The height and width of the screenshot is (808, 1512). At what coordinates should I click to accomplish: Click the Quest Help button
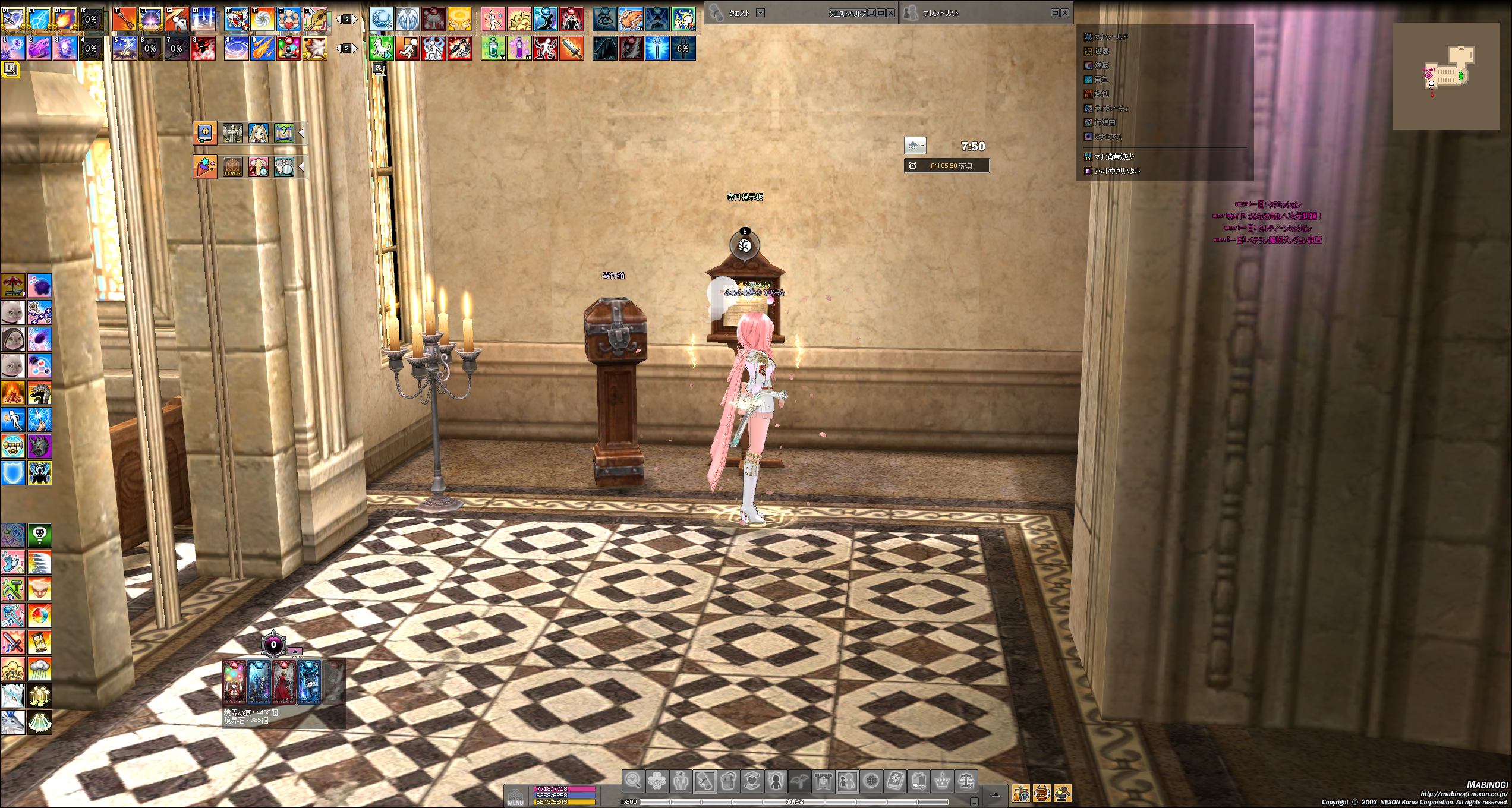(847, 13)
